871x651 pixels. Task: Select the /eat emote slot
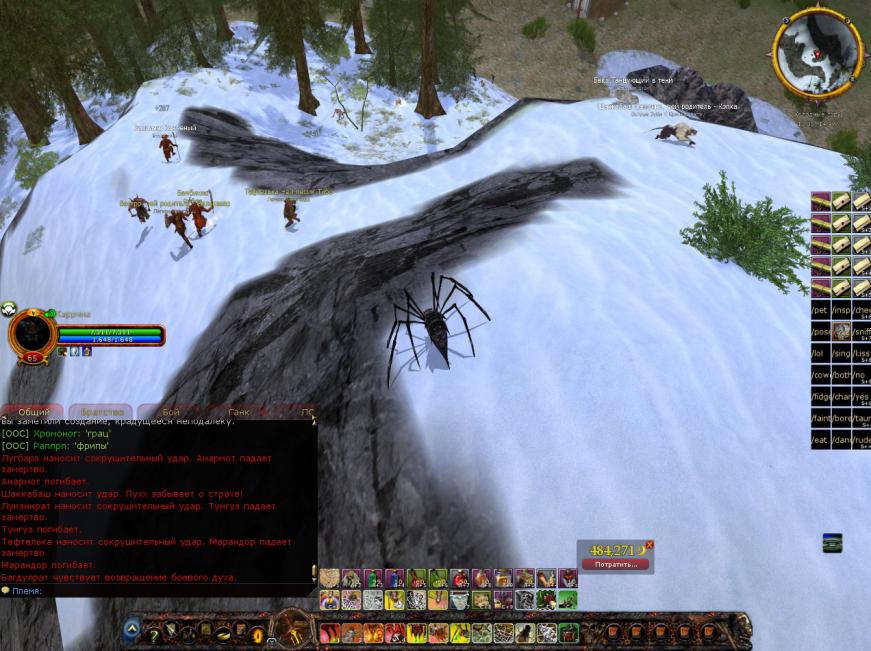(x=820, y=440)
